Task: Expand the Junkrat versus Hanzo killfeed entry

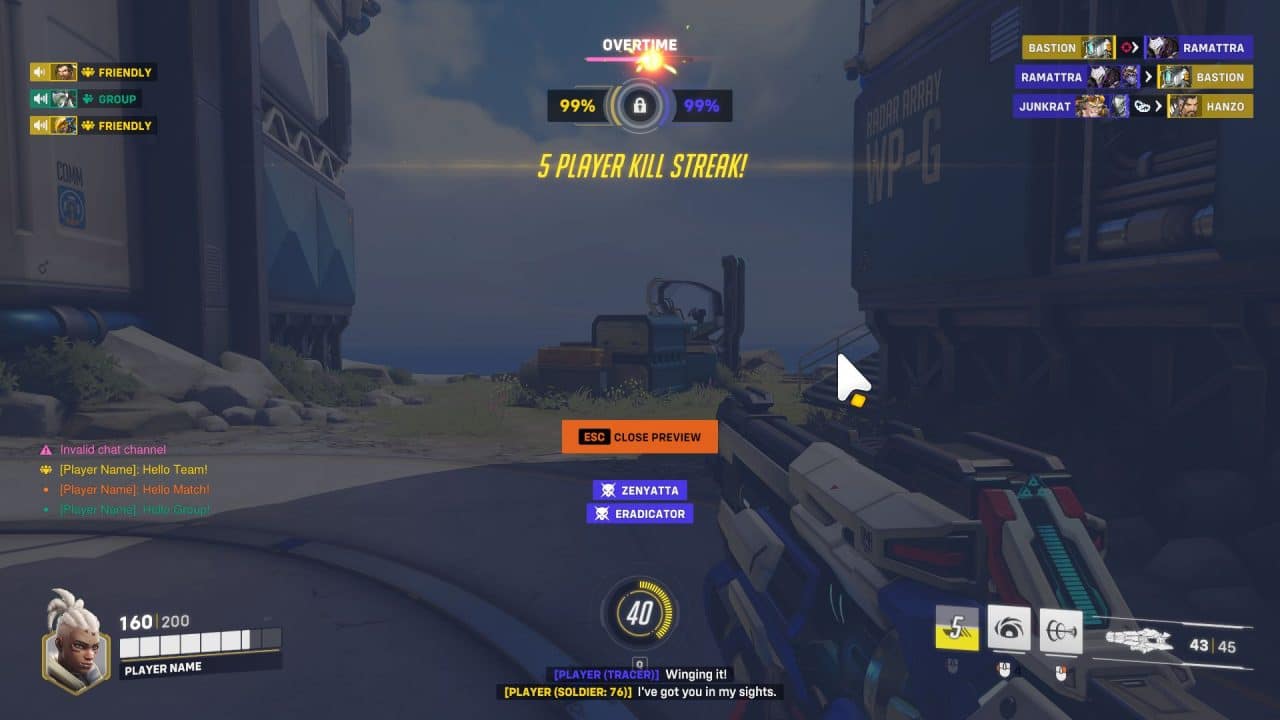Action: click(x=1133, y=106)
